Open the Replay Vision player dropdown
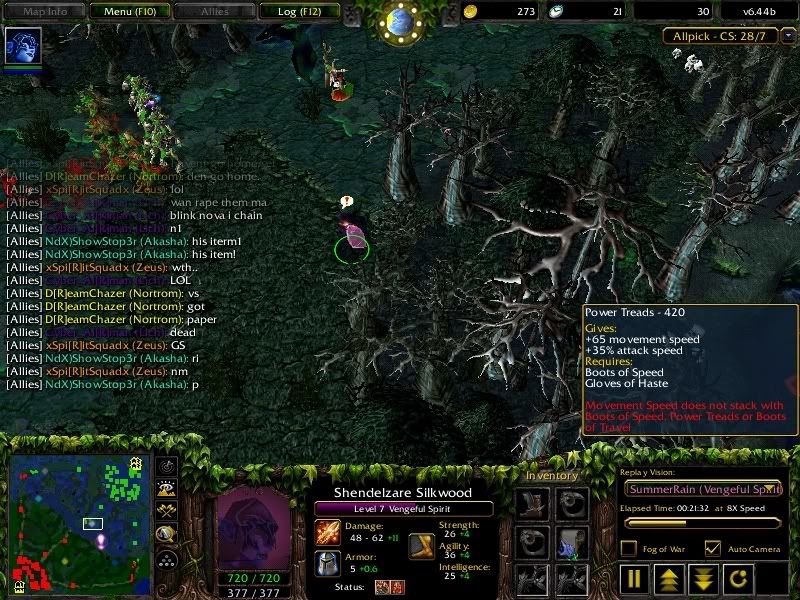Viewport: 800px width, 600px height. click(x=703, y=489)
